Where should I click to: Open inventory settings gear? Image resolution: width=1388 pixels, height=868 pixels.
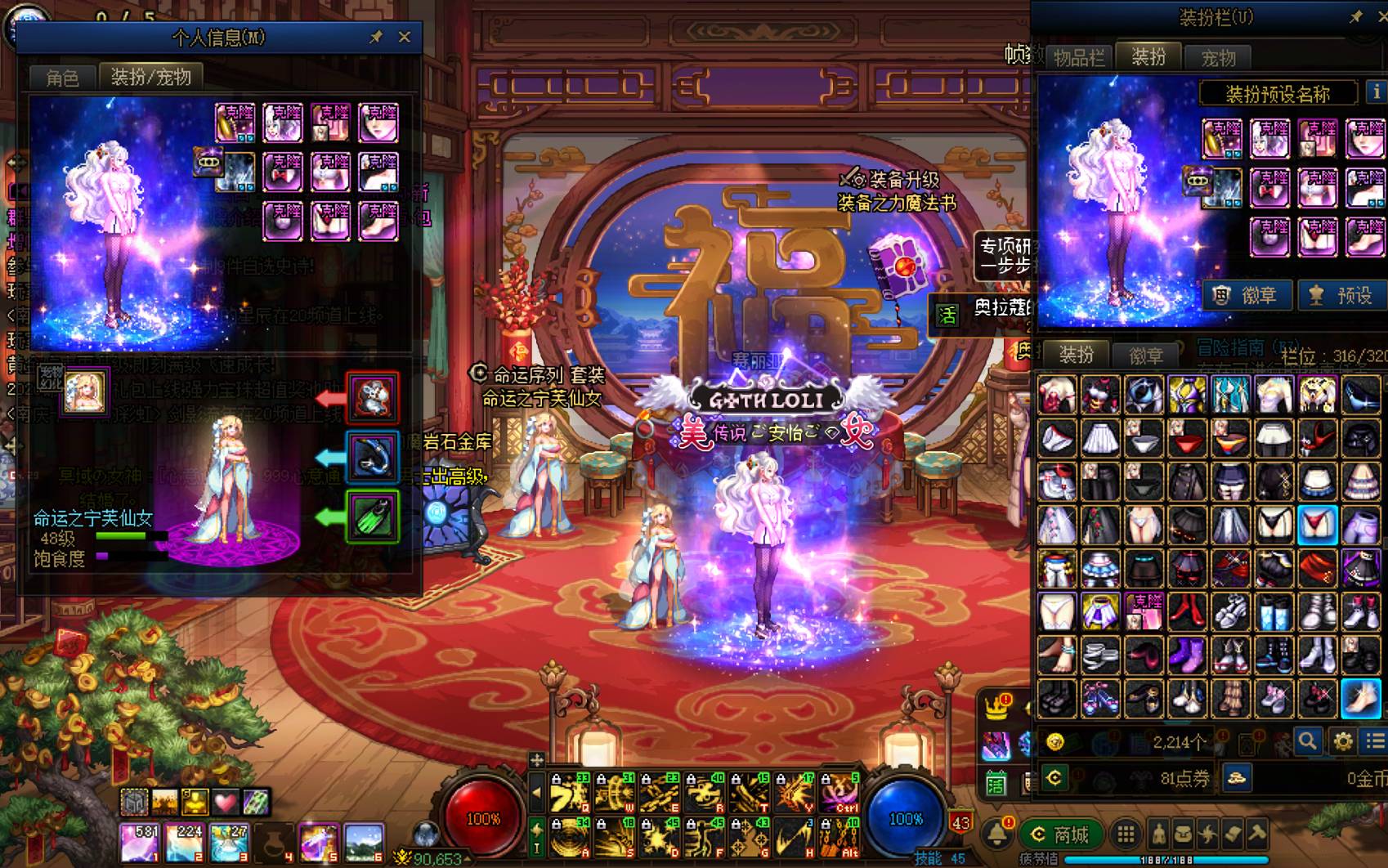tap(1343, 741)
